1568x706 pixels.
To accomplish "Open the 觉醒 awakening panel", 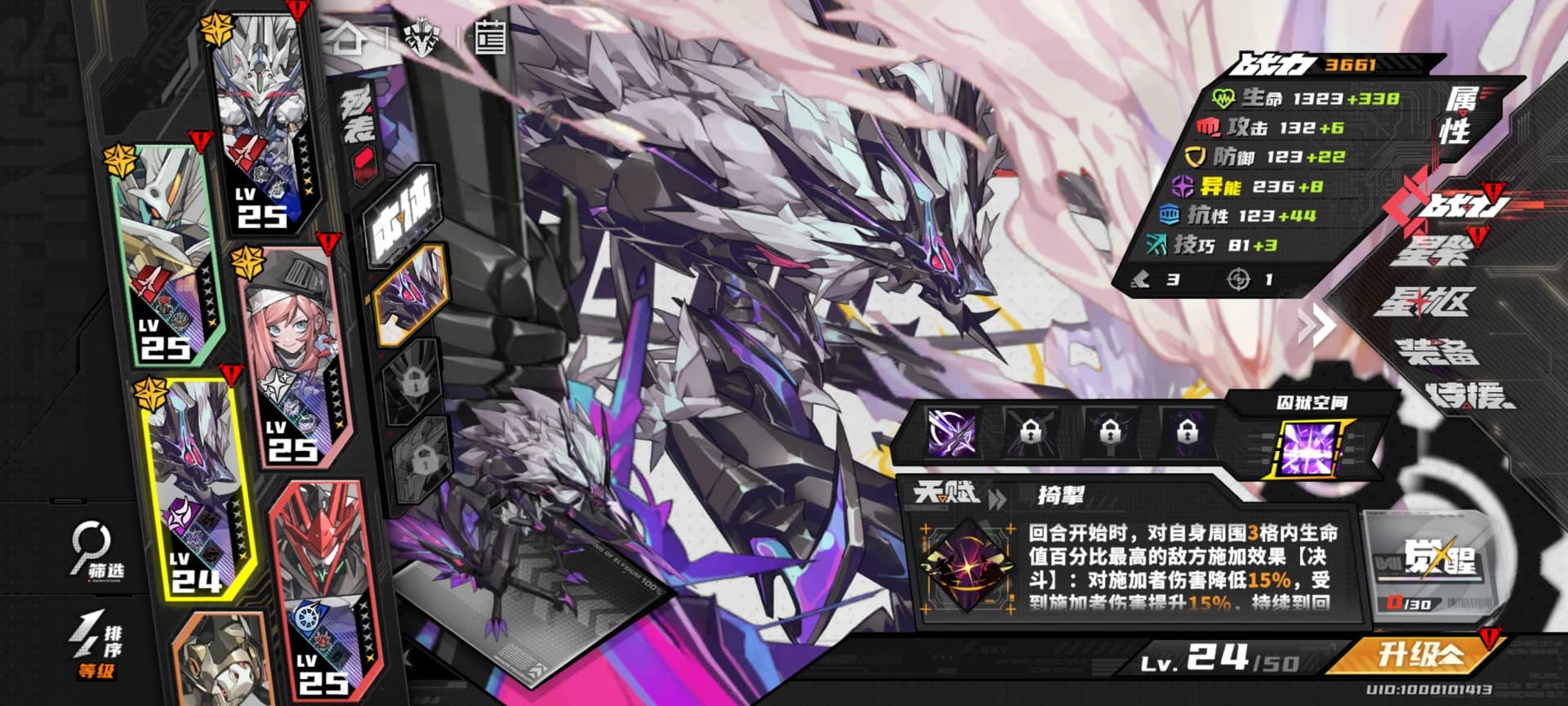I will tap(1439, 564).
